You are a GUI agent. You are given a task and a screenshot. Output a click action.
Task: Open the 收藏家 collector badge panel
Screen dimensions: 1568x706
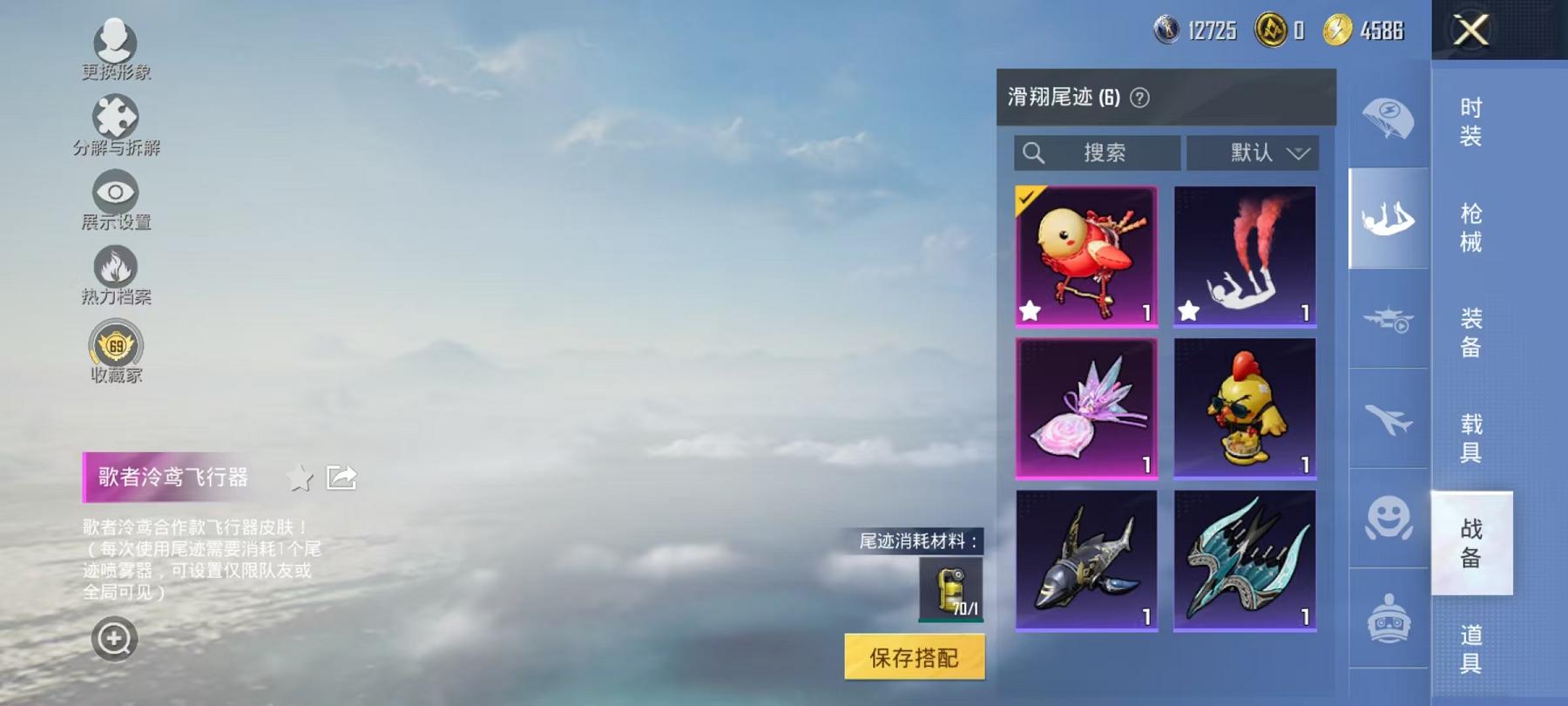[x=116, y=347]
